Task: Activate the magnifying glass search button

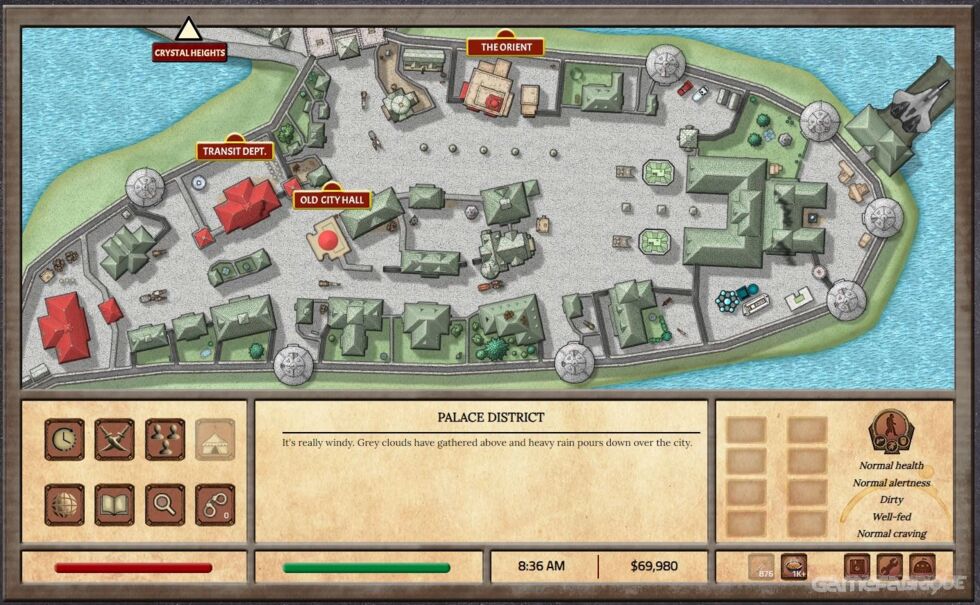Action: pos(165,504)
